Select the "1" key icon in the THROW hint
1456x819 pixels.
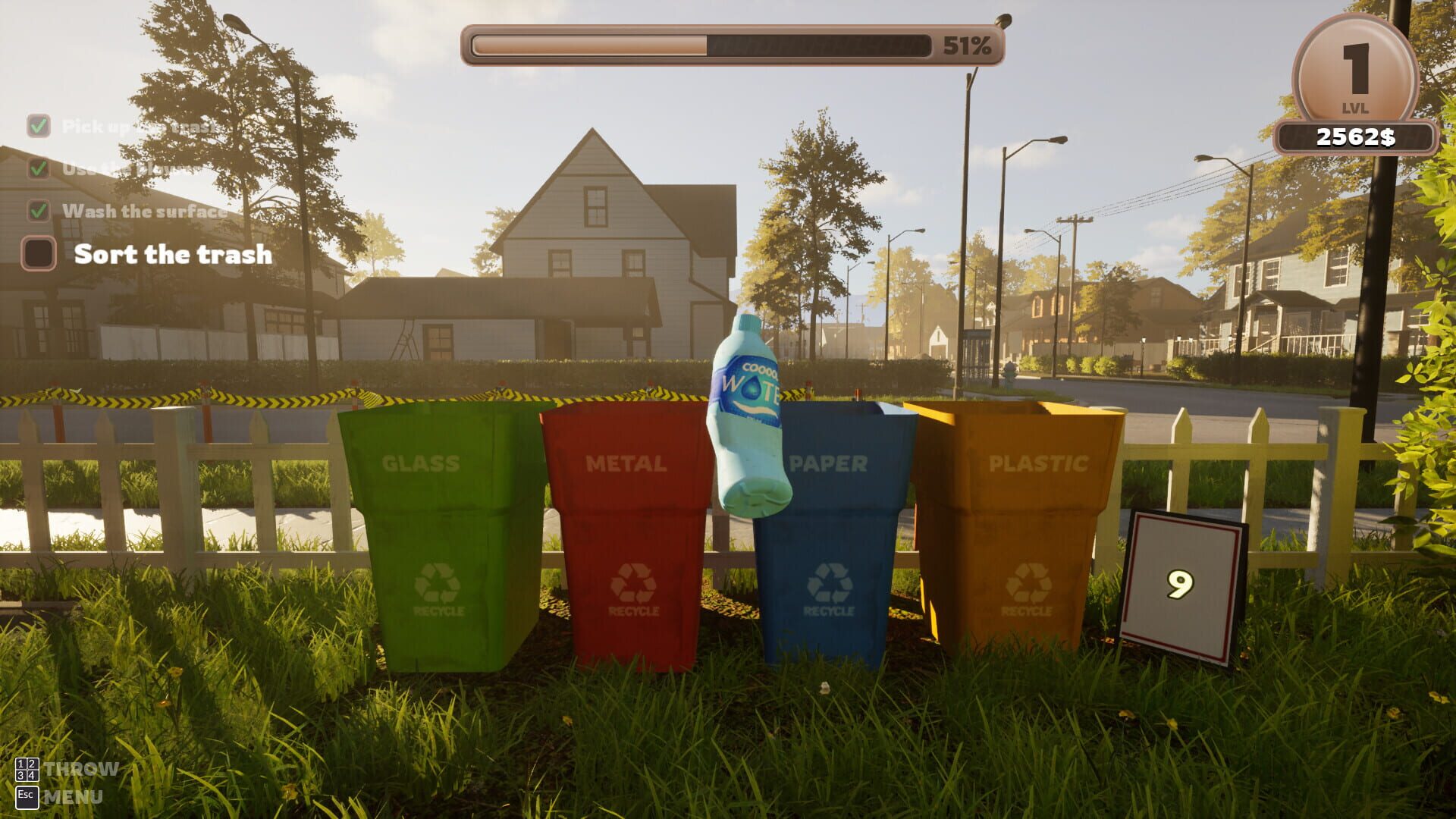point(20,764)
